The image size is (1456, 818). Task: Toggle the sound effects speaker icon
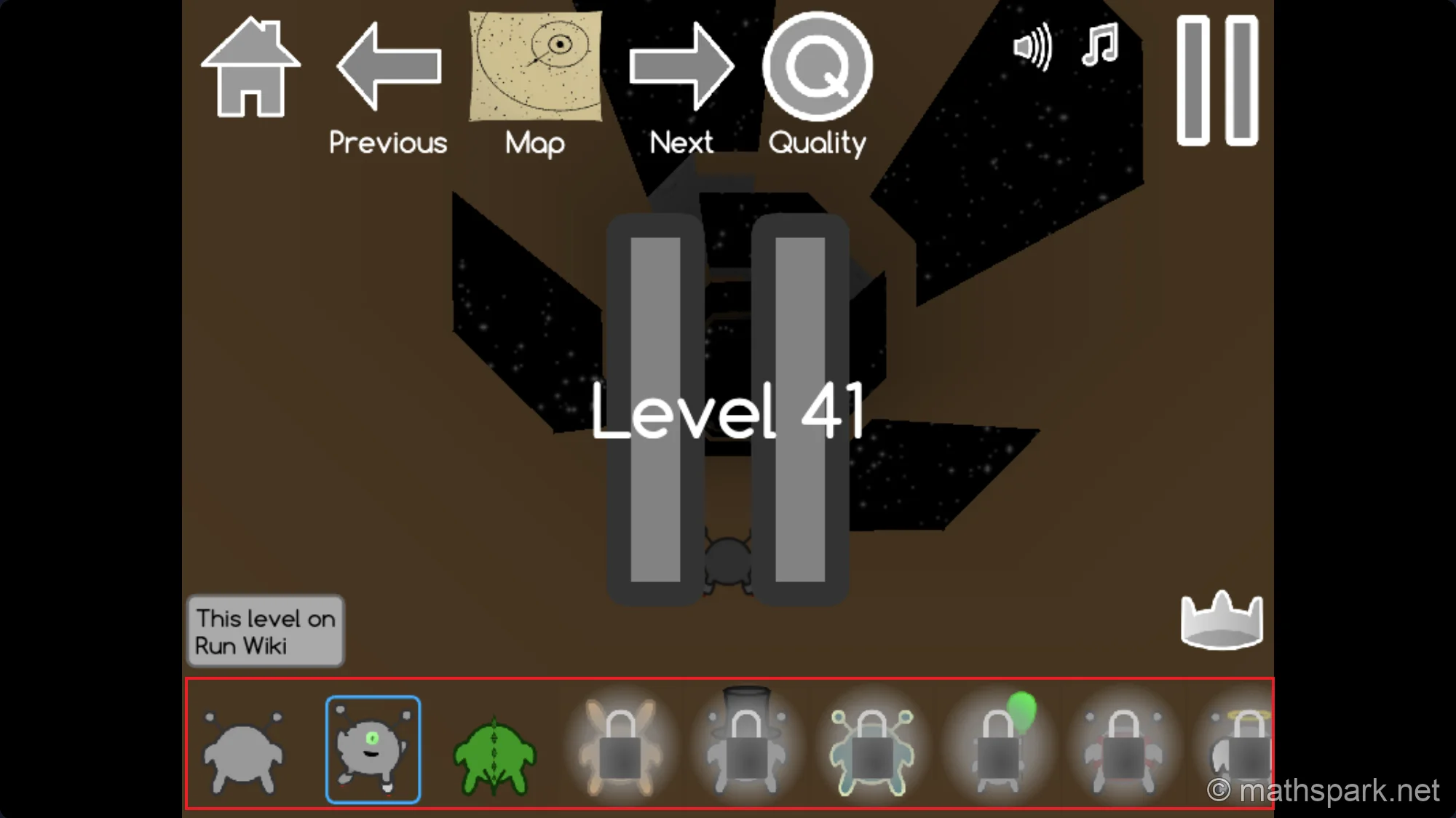pyautogui.click(x=1032, y=47)
